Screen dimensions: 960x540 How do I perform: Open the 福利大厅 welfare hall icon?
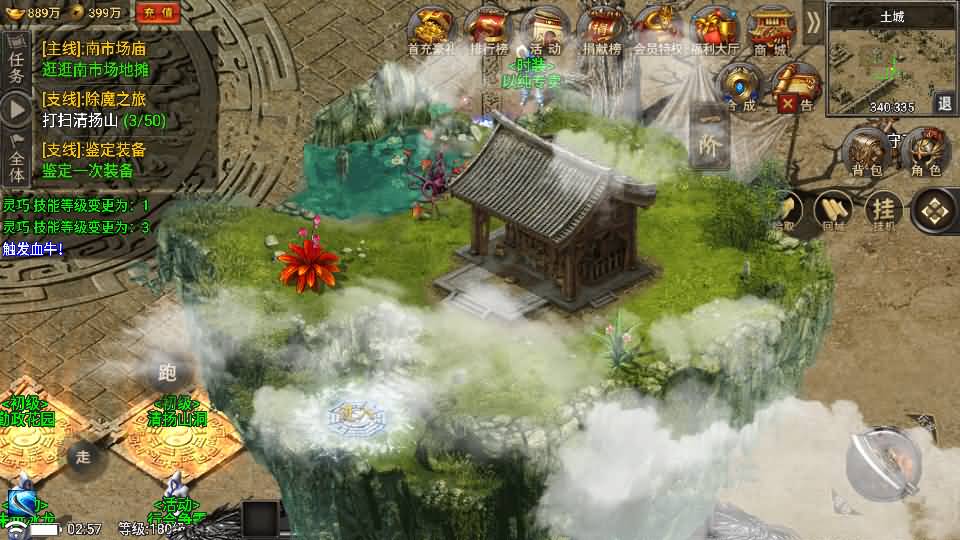click(x=714, y=29)
